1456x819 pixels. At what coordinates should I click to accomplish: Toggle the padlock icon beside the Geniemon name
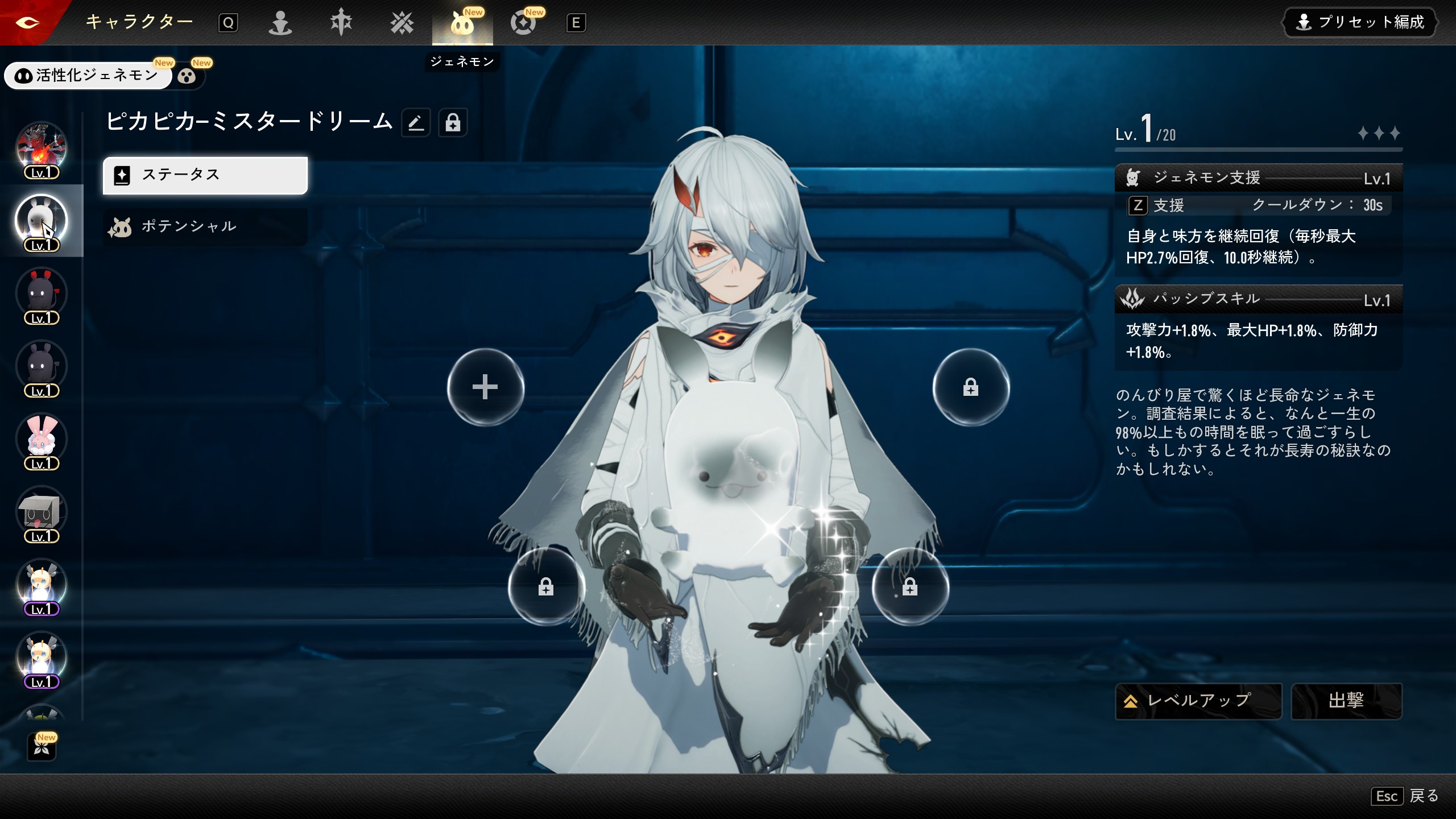[x=453, y=122]
